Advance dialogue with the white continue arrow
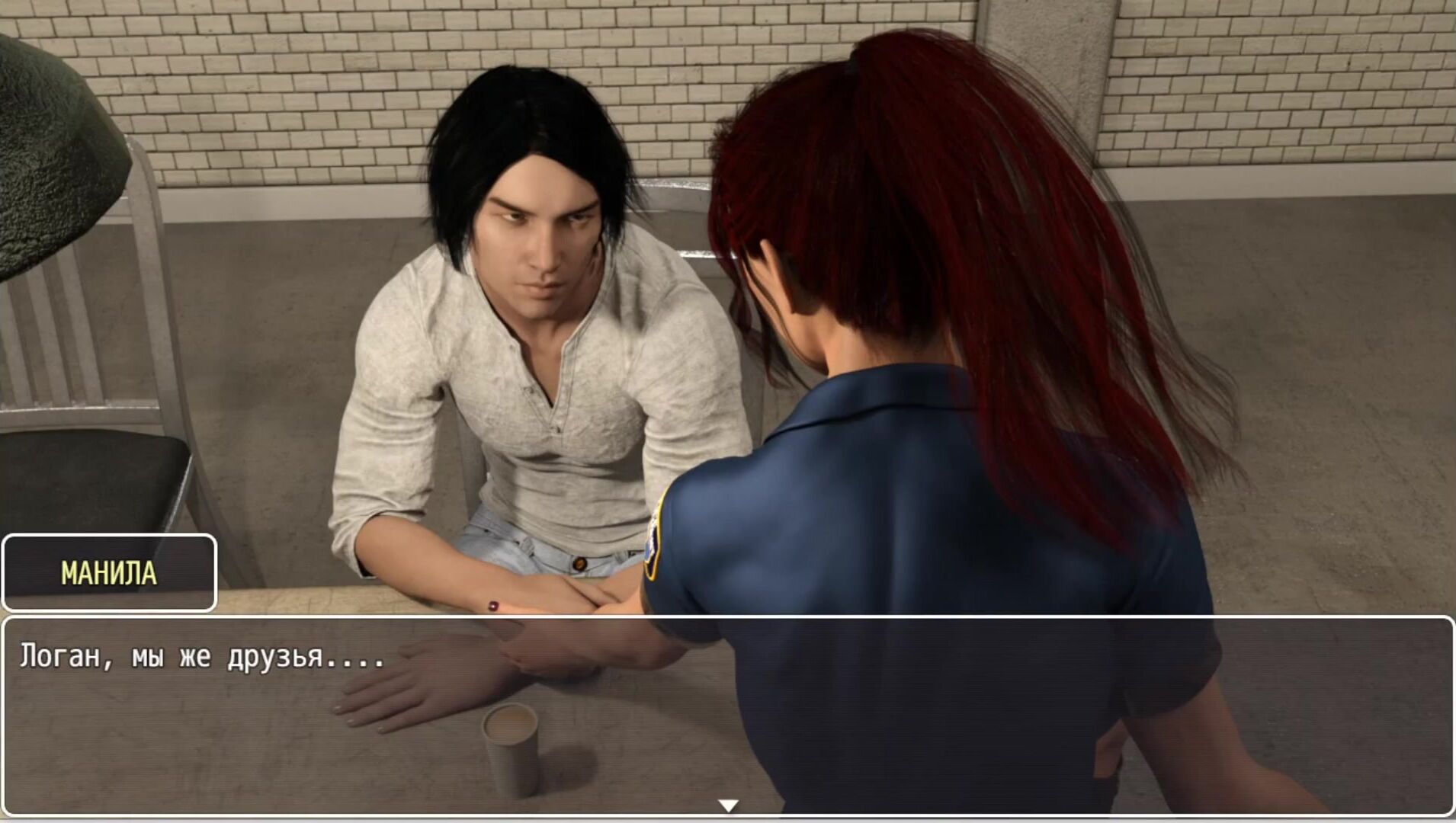This screenshot has width=1456, height=823. (728, 805)
